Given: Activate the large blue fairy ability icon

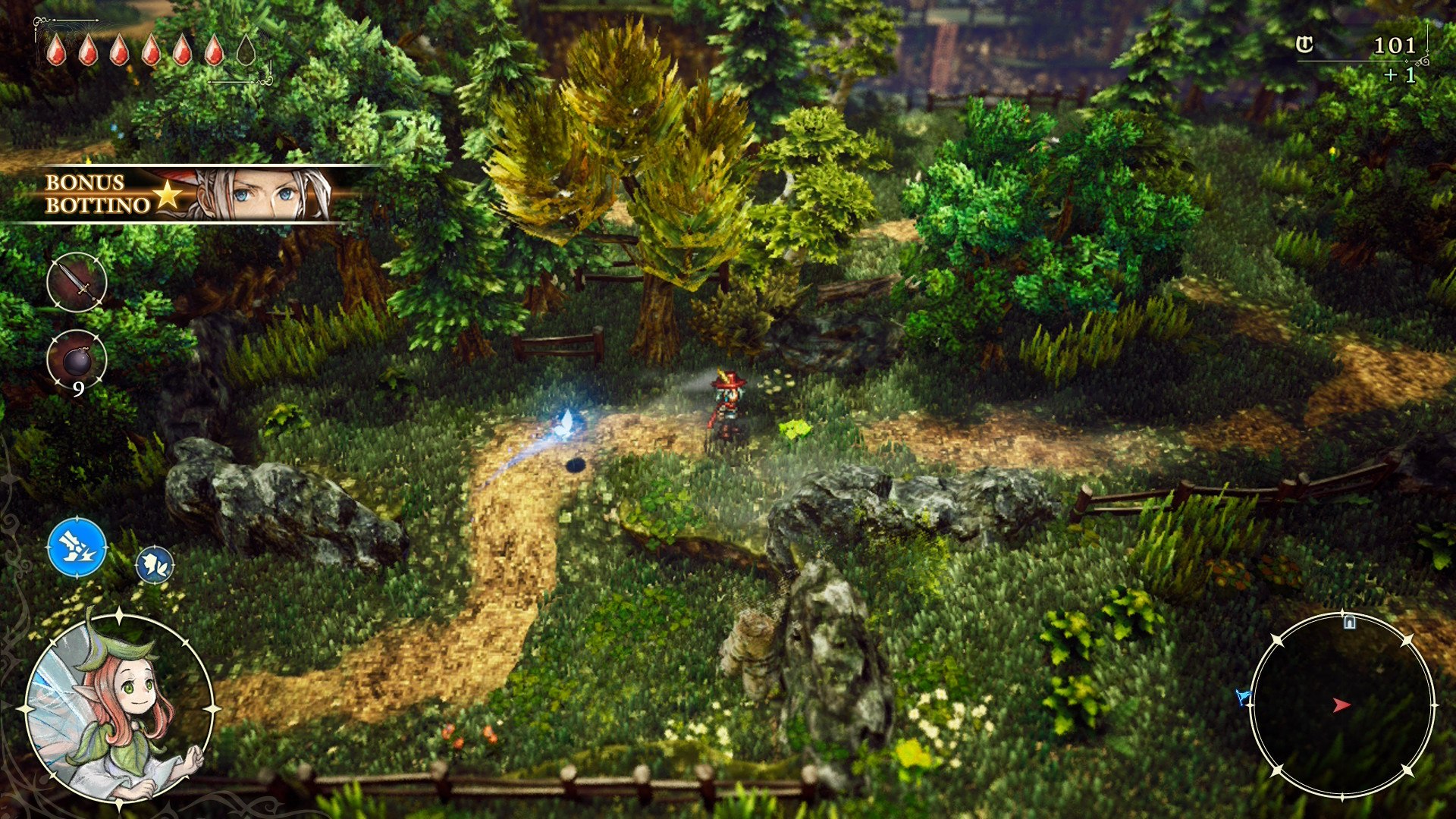Looking at the screenshot, I should pyautogui.click(x=77, y=547).
